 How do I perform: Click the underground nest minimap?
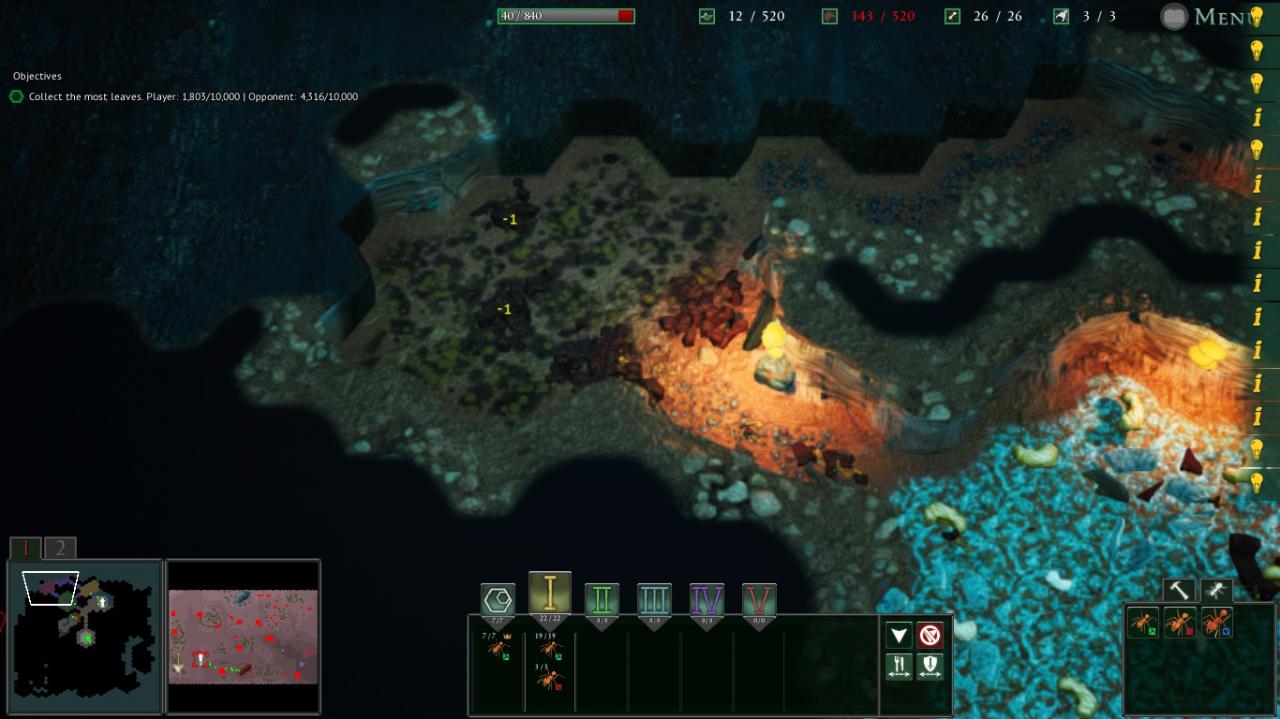[x=84, y=636]
